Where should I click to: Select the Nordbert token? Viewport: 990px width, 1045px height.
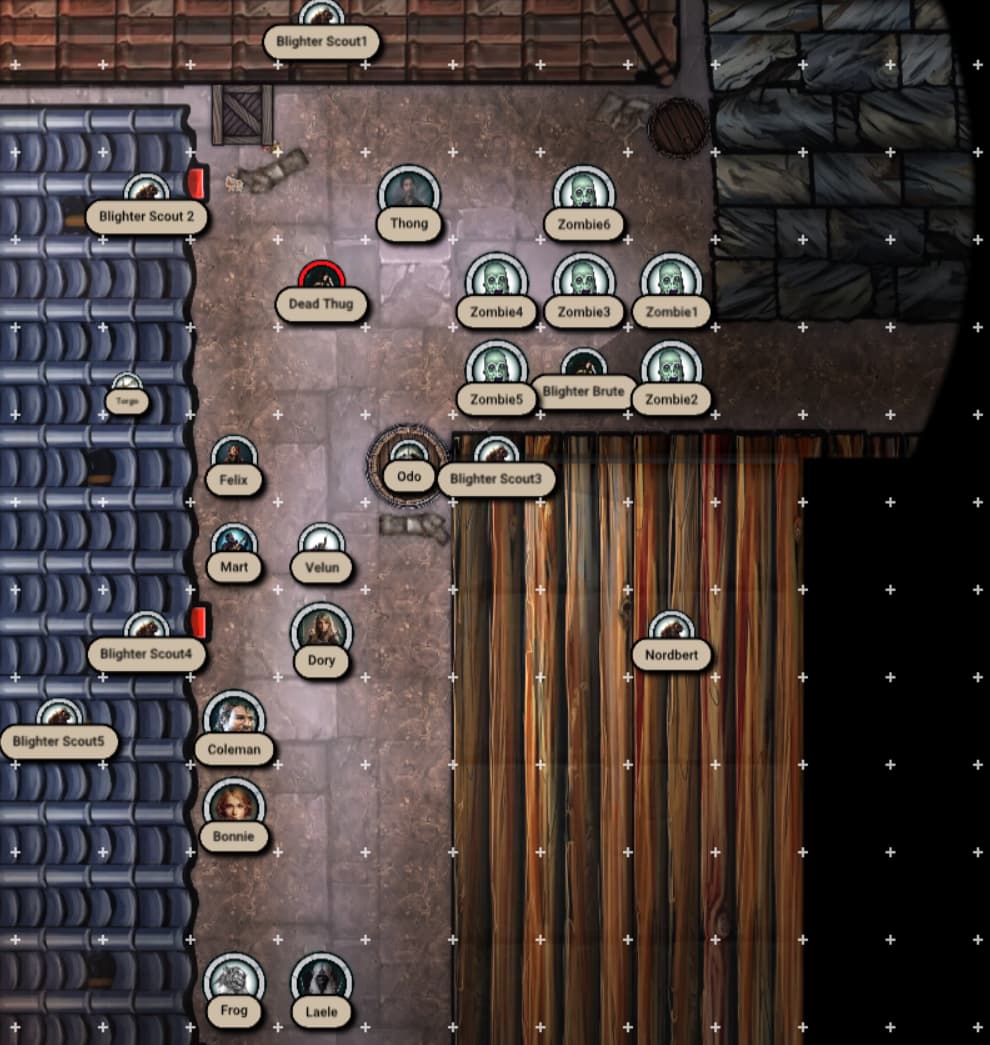tap(671, 632)
